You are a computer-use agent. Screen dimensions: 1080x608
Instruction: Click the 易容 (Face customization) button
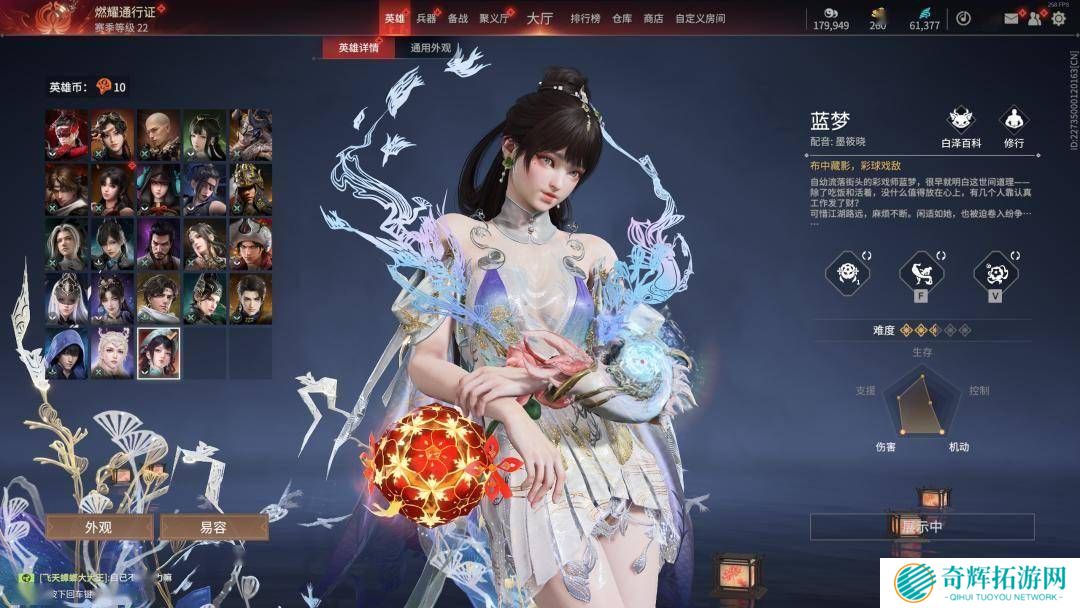coord(213,527)
